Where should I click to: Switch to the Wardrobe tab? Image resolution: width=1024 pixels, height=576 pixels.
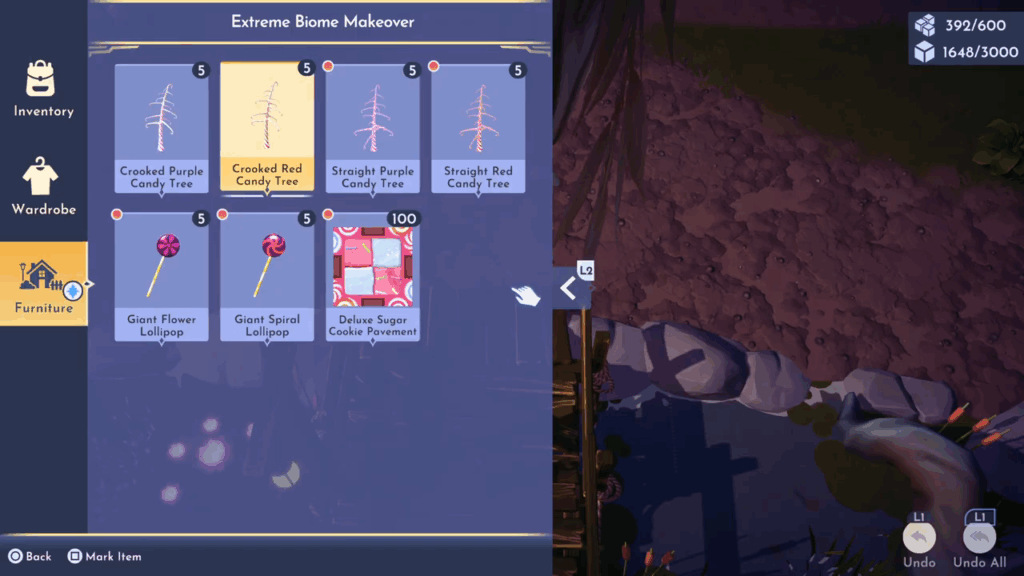[43, 187]
